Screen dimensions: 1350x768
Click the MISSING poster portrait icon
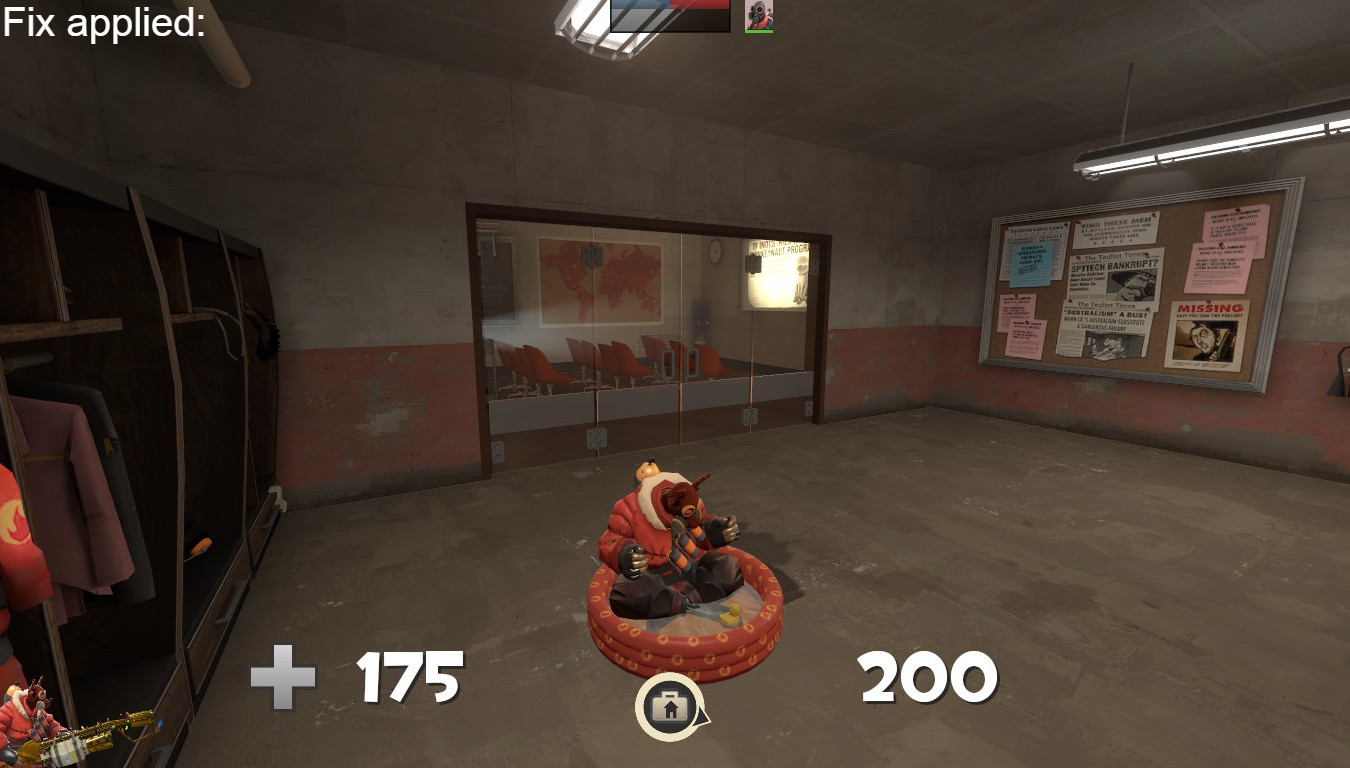pos(1206,338)
